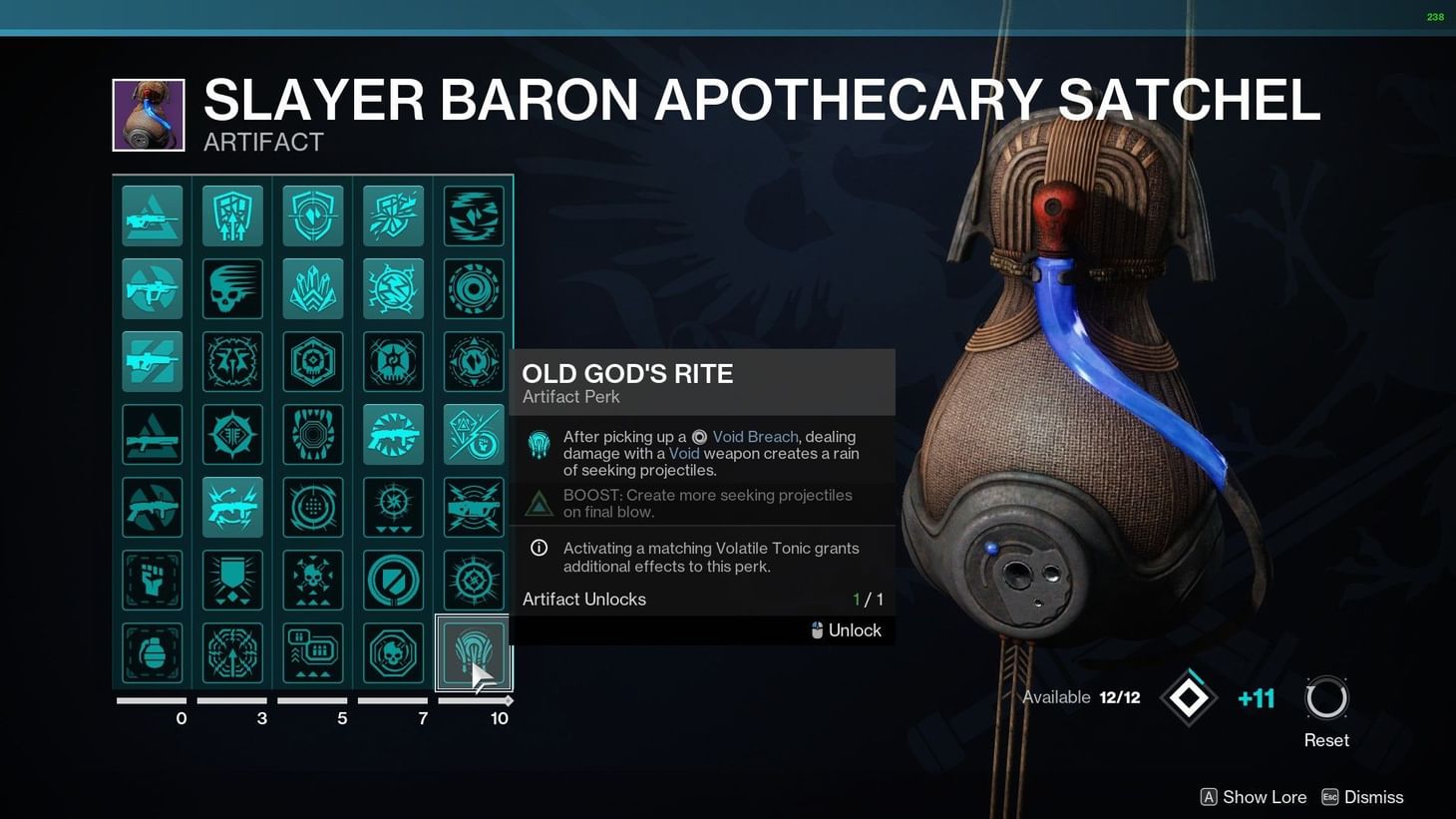1456x819 pixels.
Task: Select the toothy maw perk icon
Action: pos(312,434)
